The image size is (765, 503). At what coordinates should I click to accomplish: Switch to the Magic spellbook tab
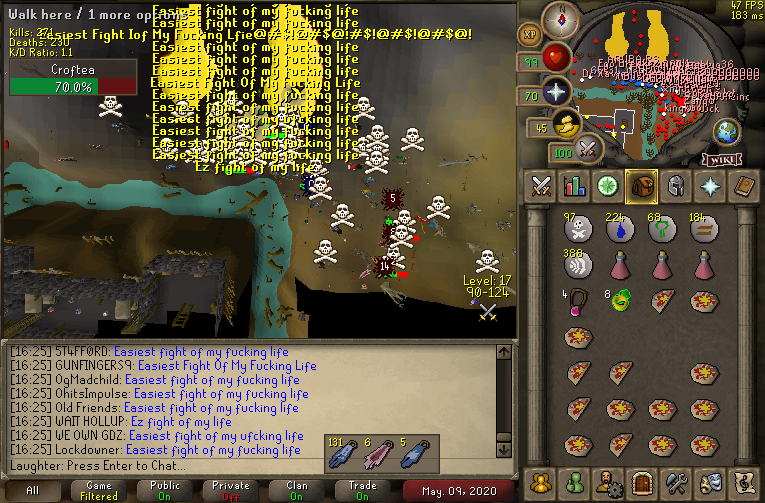(x=743, y=186)
